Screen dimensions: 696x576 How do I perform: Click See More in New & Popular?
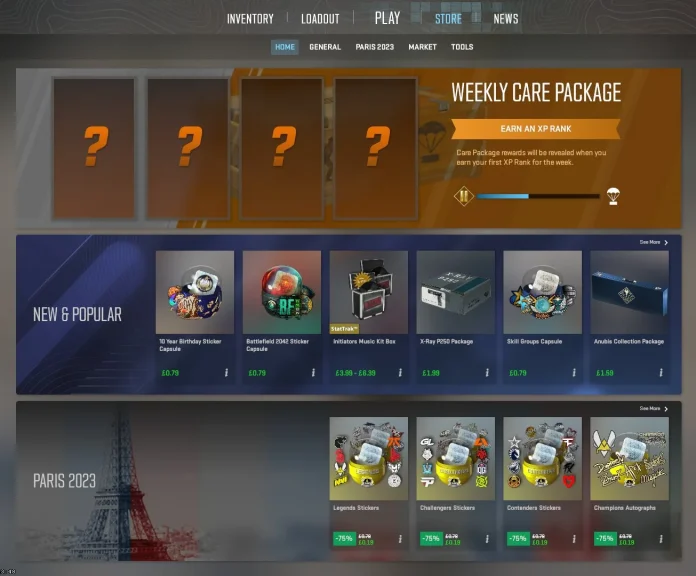coord(654,242)
